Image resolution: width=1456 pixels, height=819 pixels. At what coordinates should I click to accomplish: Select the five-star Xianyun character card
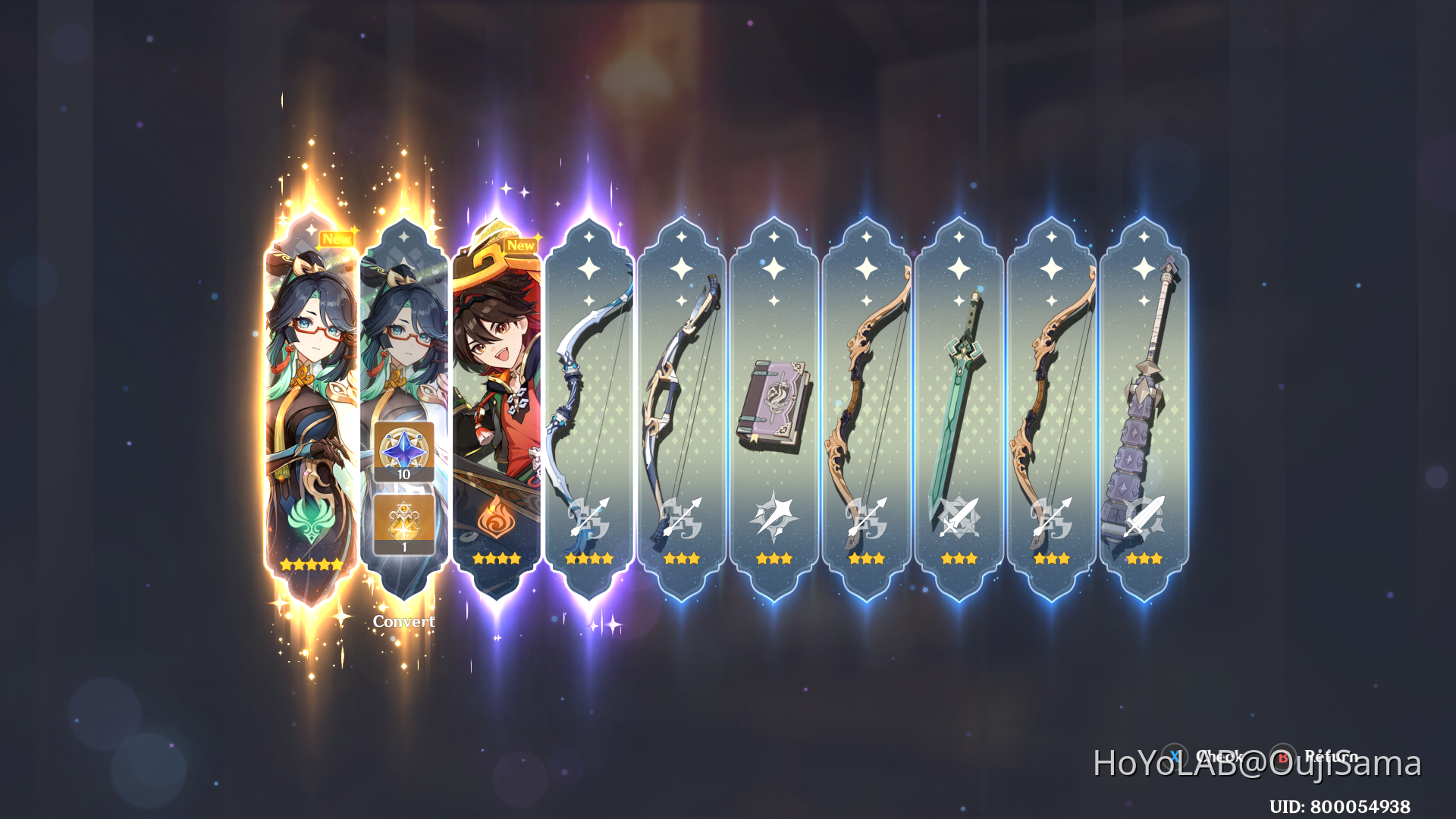click(x=312, y=394)
